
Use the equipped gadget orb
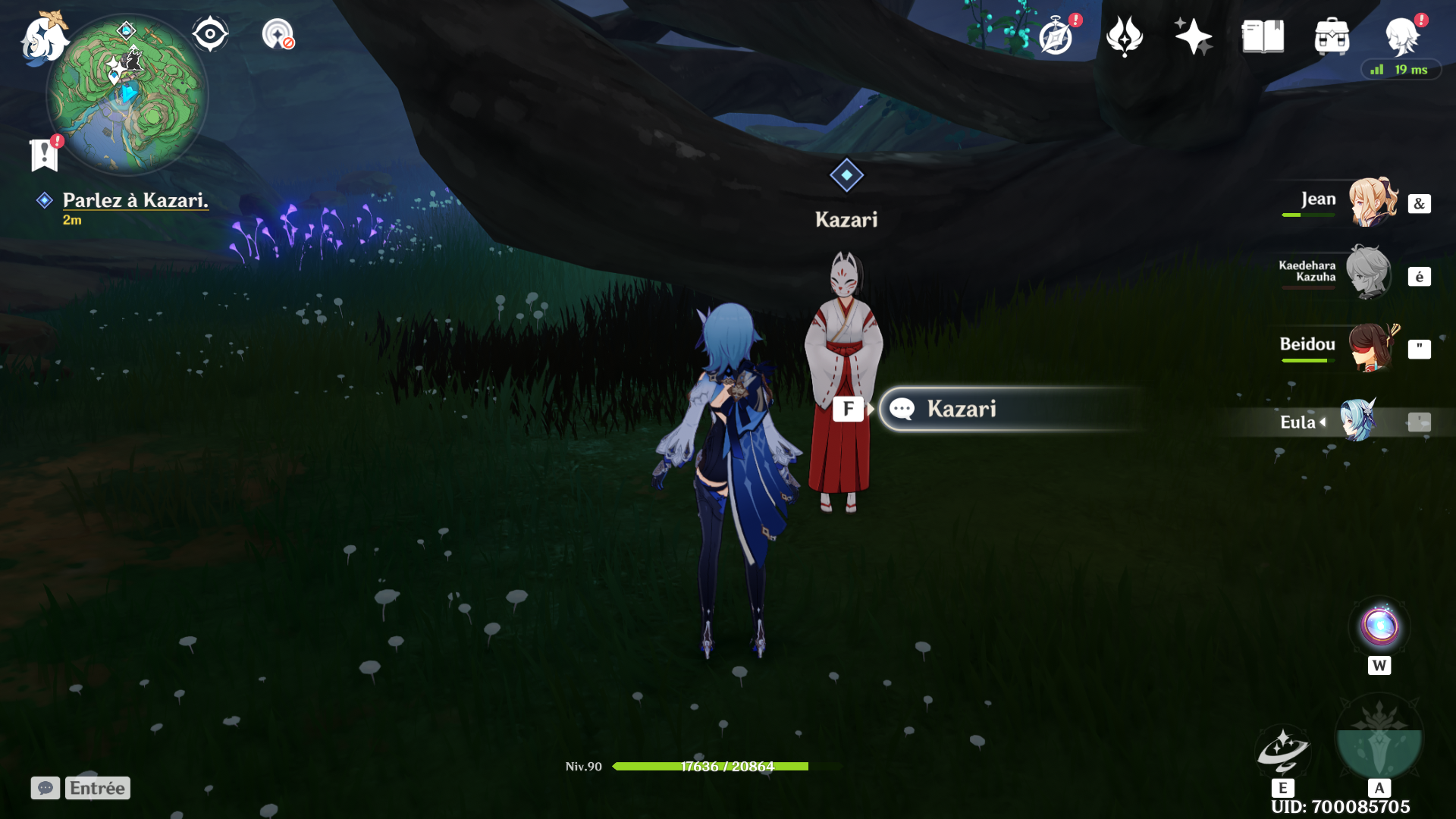tap(1379, 626)
